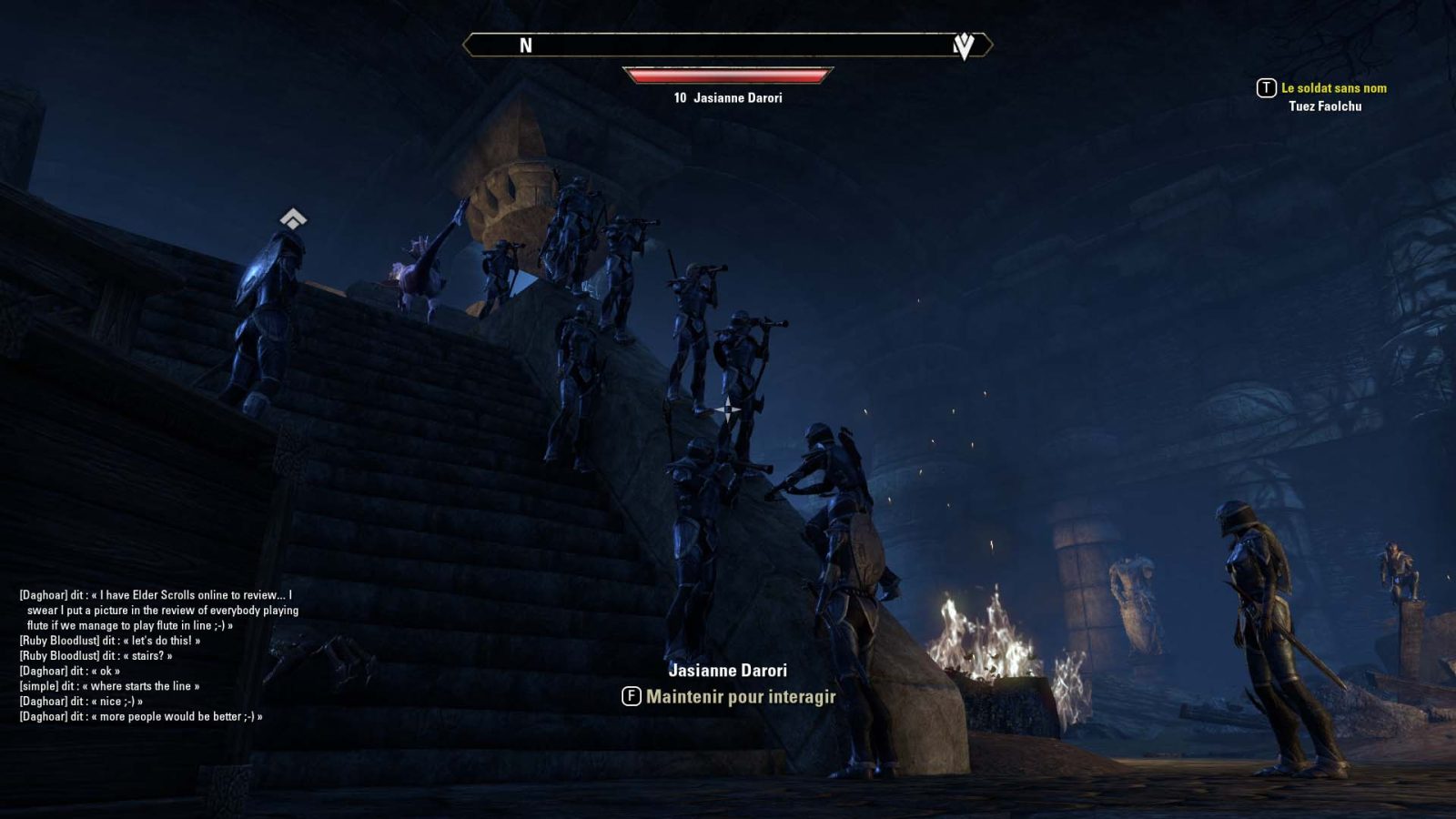
Task: Select Maintenir pour interagir prompt
Action: point(742,695)
